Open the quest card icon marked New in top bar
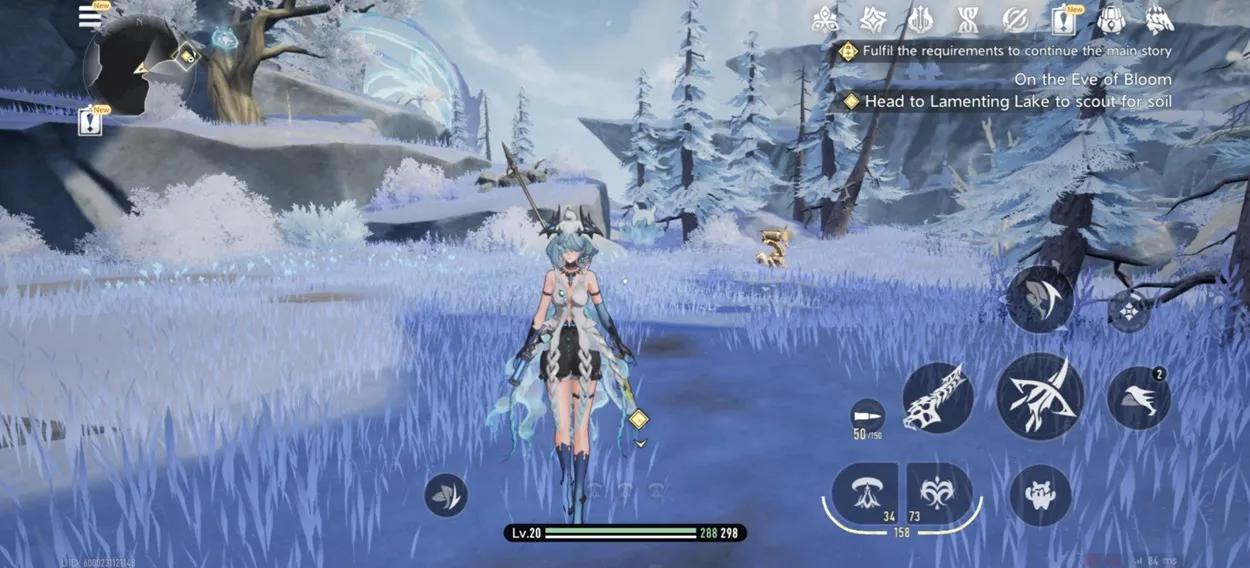 (1063, 19)
